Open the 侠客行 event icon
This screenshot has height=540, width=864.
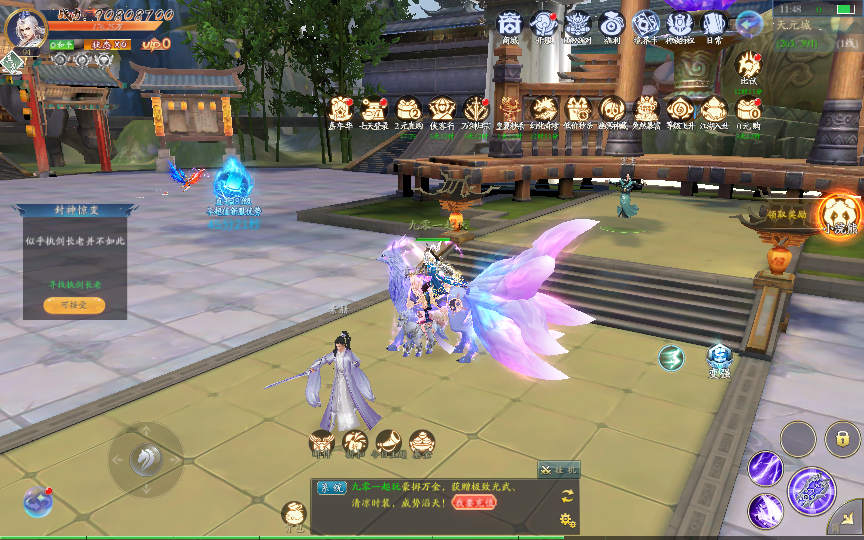click(x=442, y=109)
